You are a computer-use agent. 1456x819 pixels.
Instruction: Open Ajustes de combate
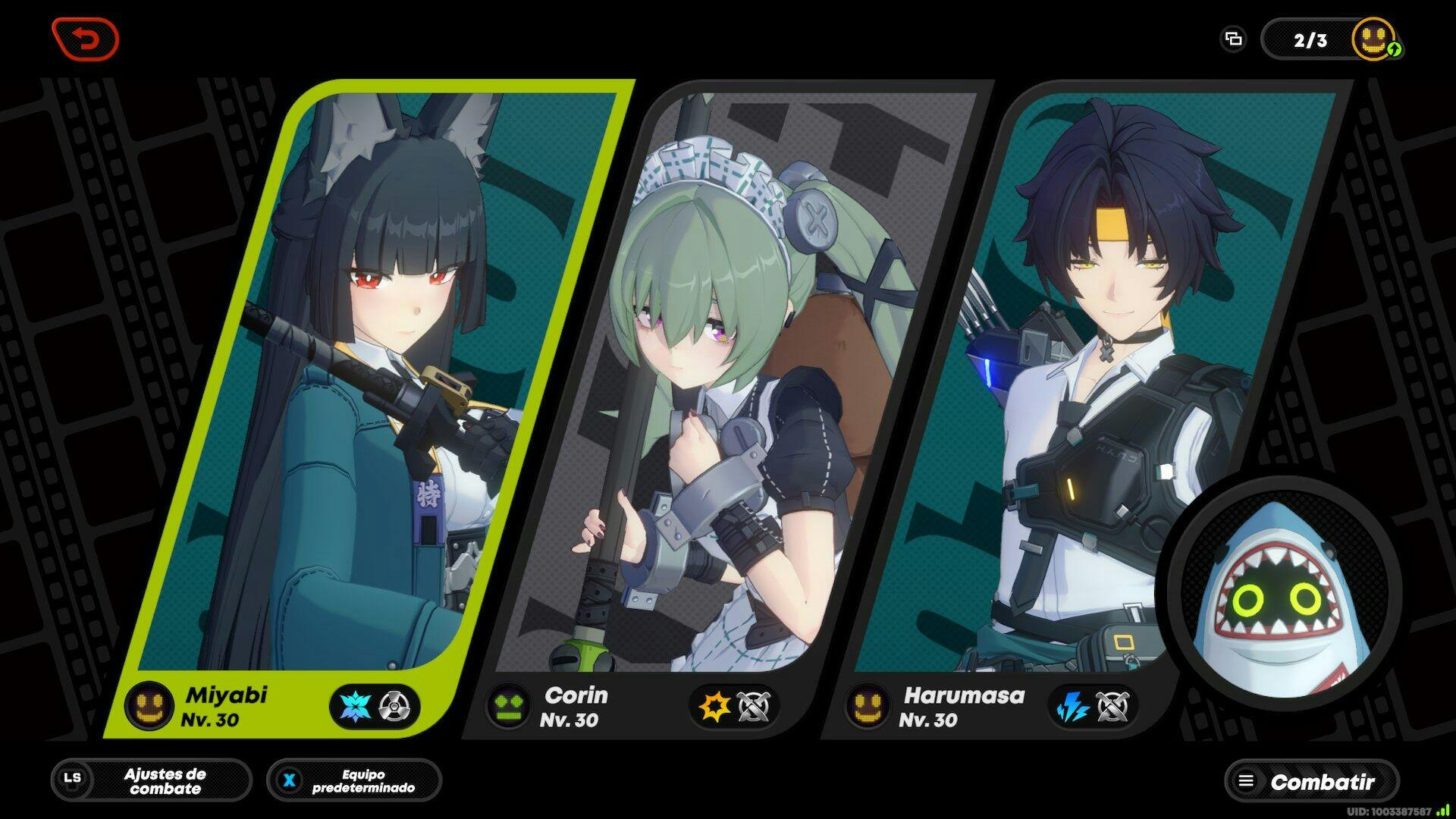(152, 780)
